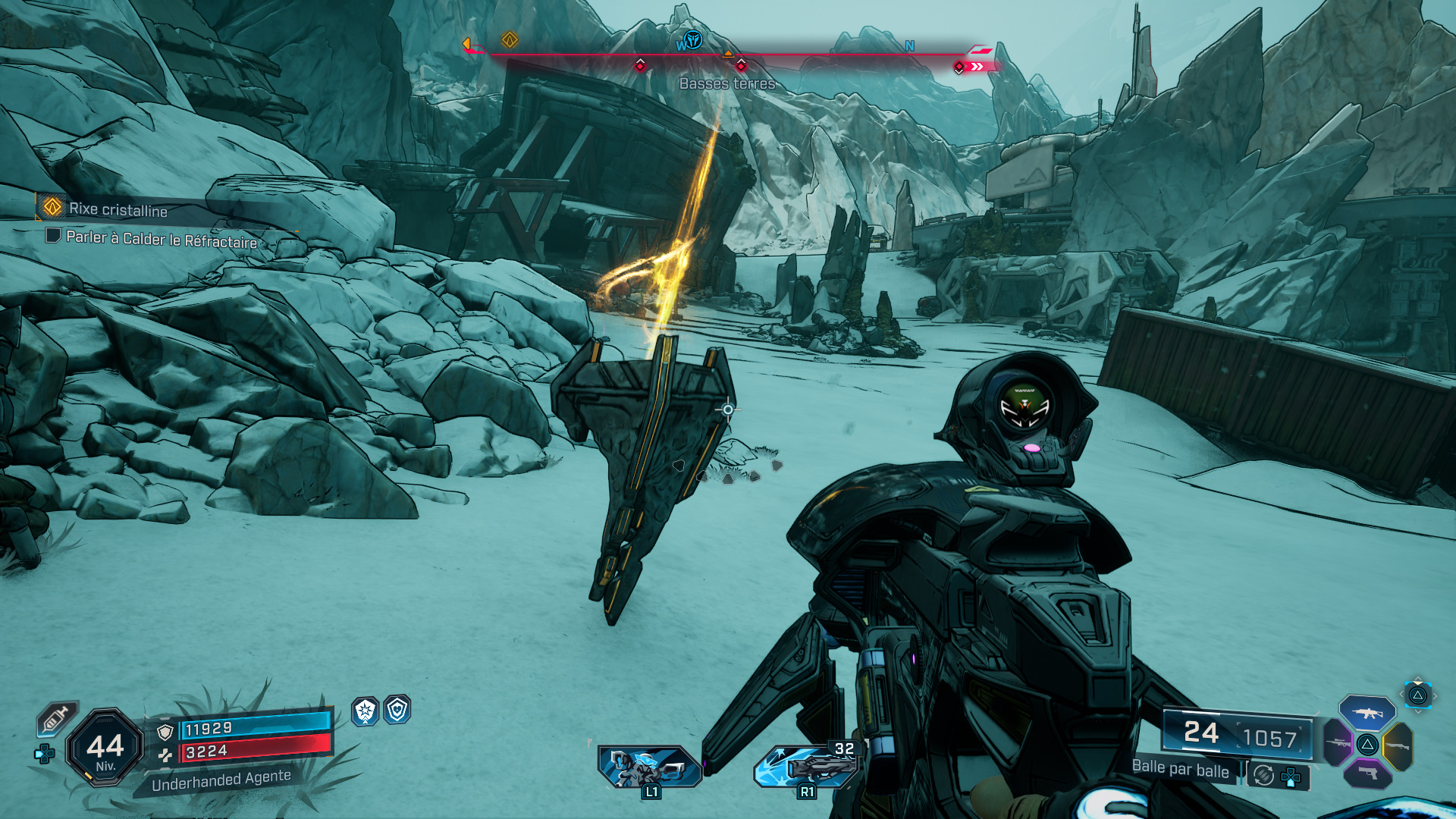Screen dimensions: 1456x819
Task: Inspect the starburst shield status effect icon
Action: click(x=366, y=711)
